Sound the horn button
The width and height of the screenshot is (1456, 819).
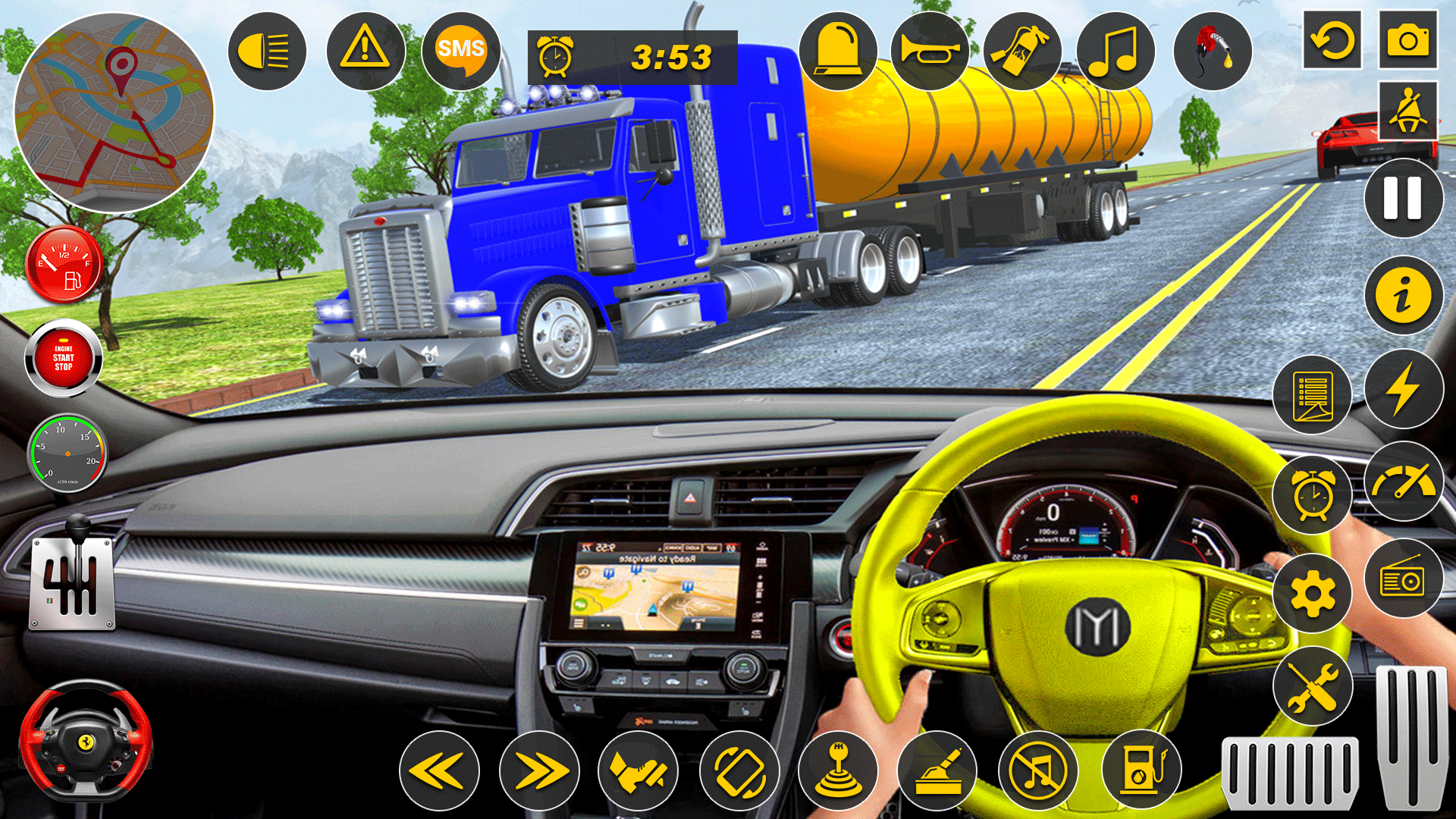tap(930, 52)
